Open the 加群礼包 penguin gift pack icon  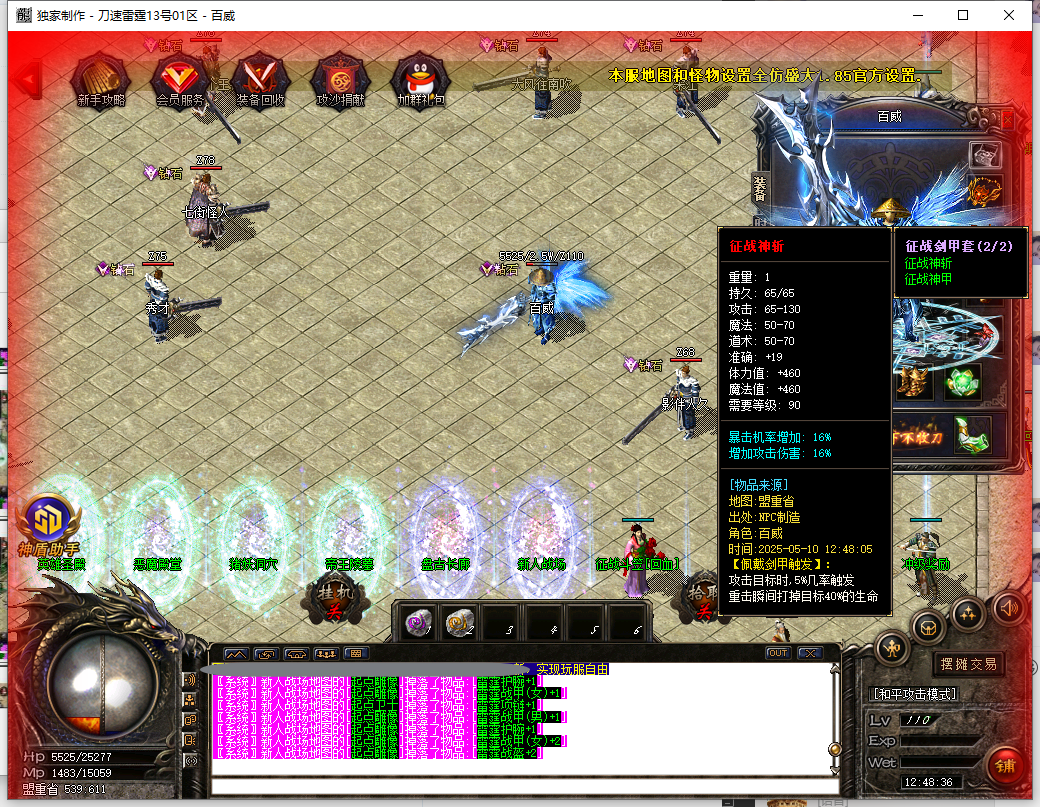(x=420, y=77)
